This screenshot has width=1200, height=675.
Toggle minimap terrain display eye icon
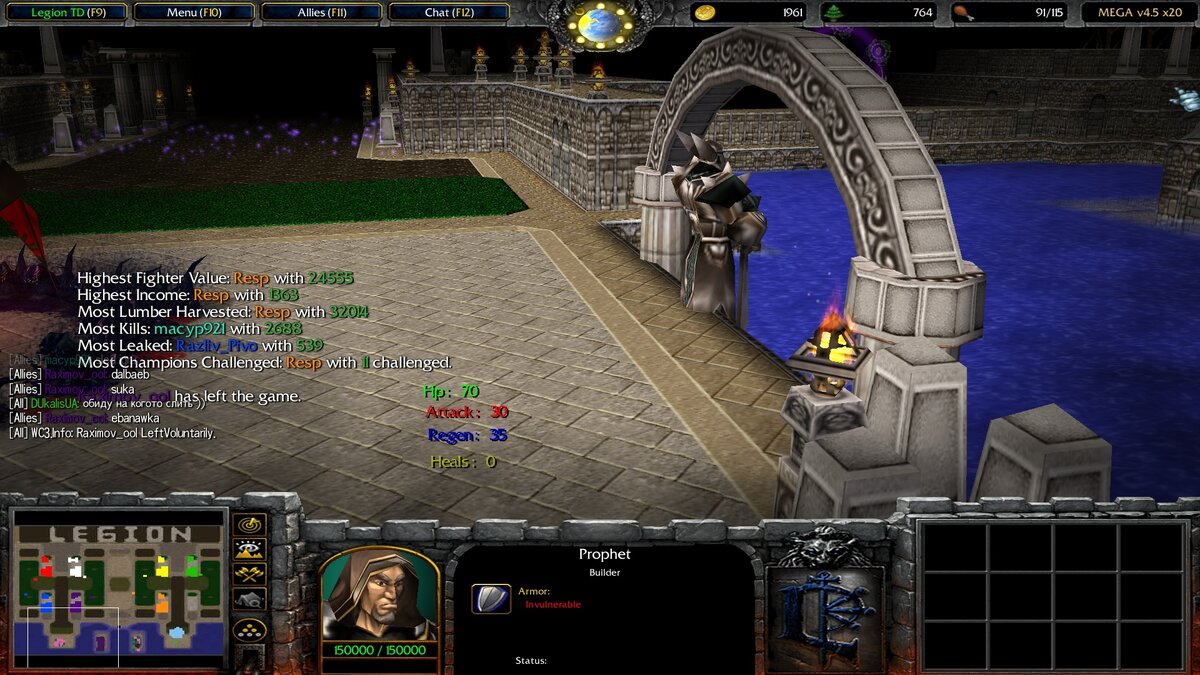click(x=249, y=549)
